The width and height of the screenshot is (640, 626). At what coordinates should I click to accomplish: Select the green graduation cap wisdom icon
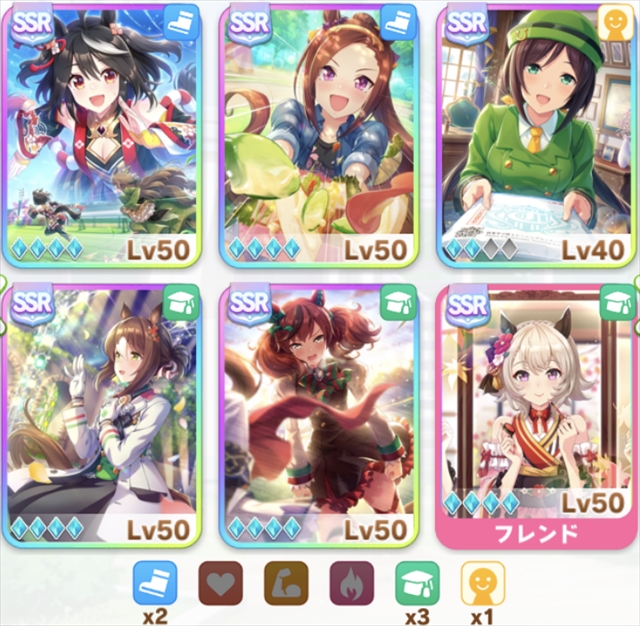417,583
